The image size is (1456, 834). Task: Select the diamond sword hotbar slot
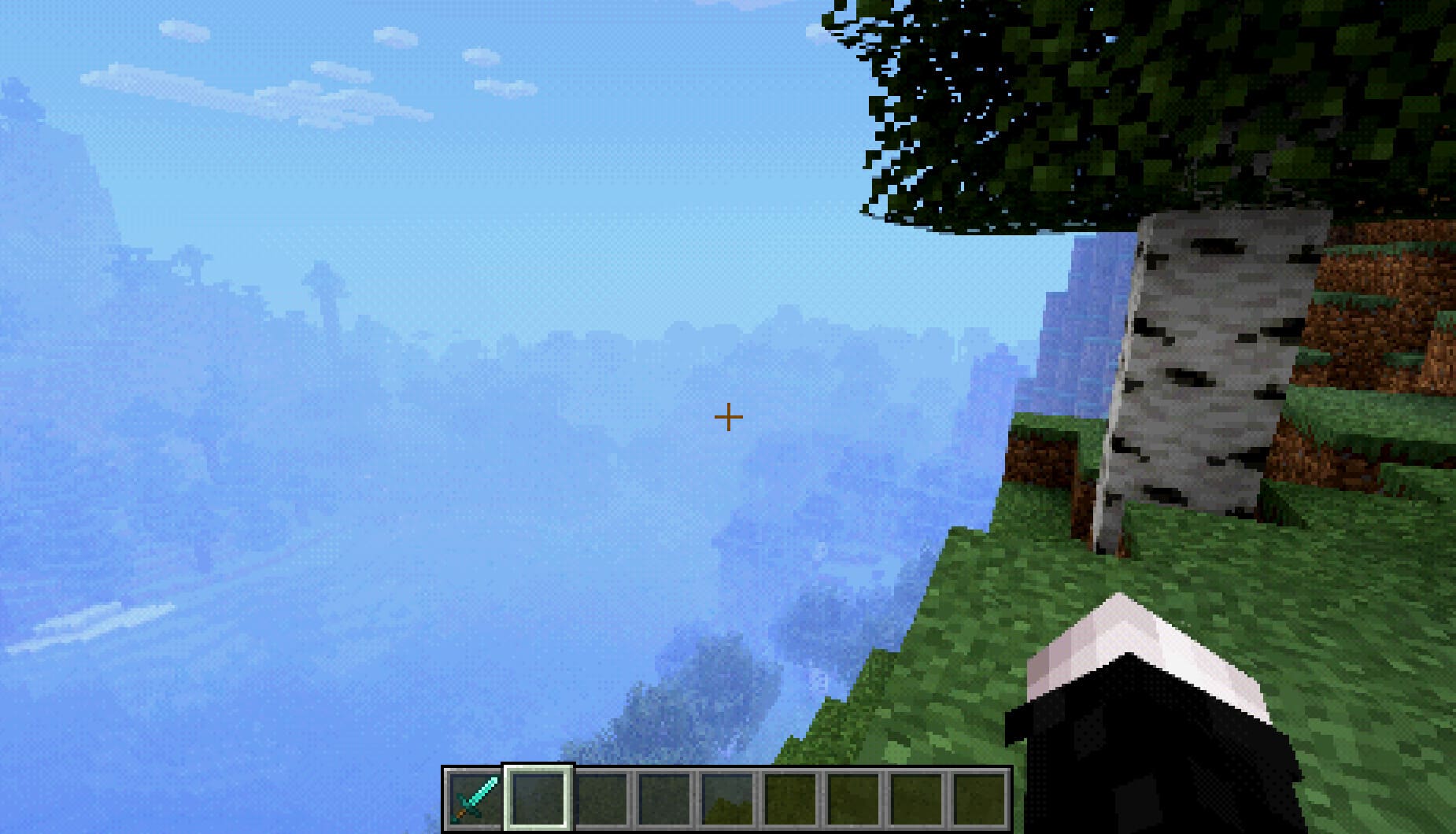(x=474, y=797)
